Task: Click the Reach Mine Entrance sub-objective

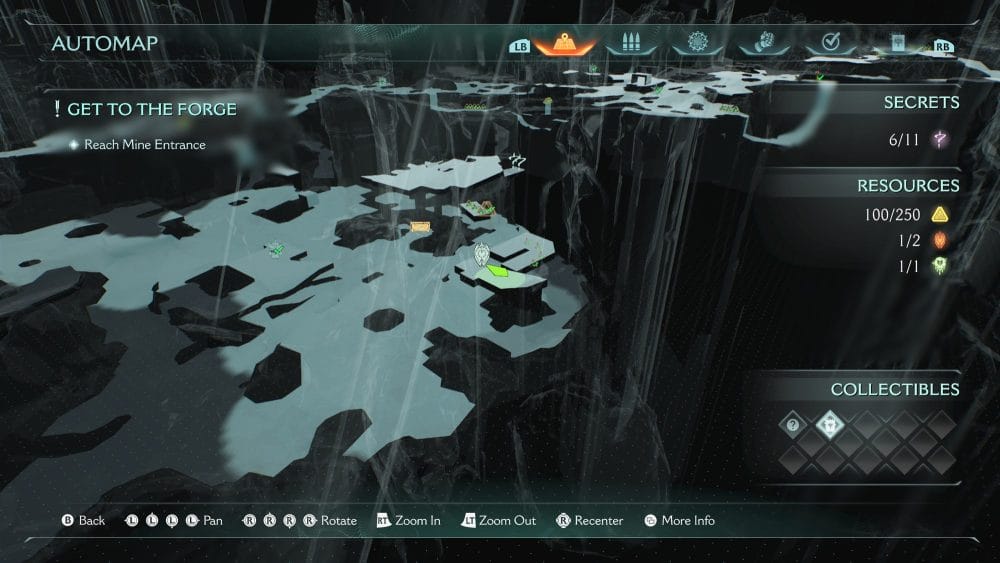Action: tap(144, 145)
